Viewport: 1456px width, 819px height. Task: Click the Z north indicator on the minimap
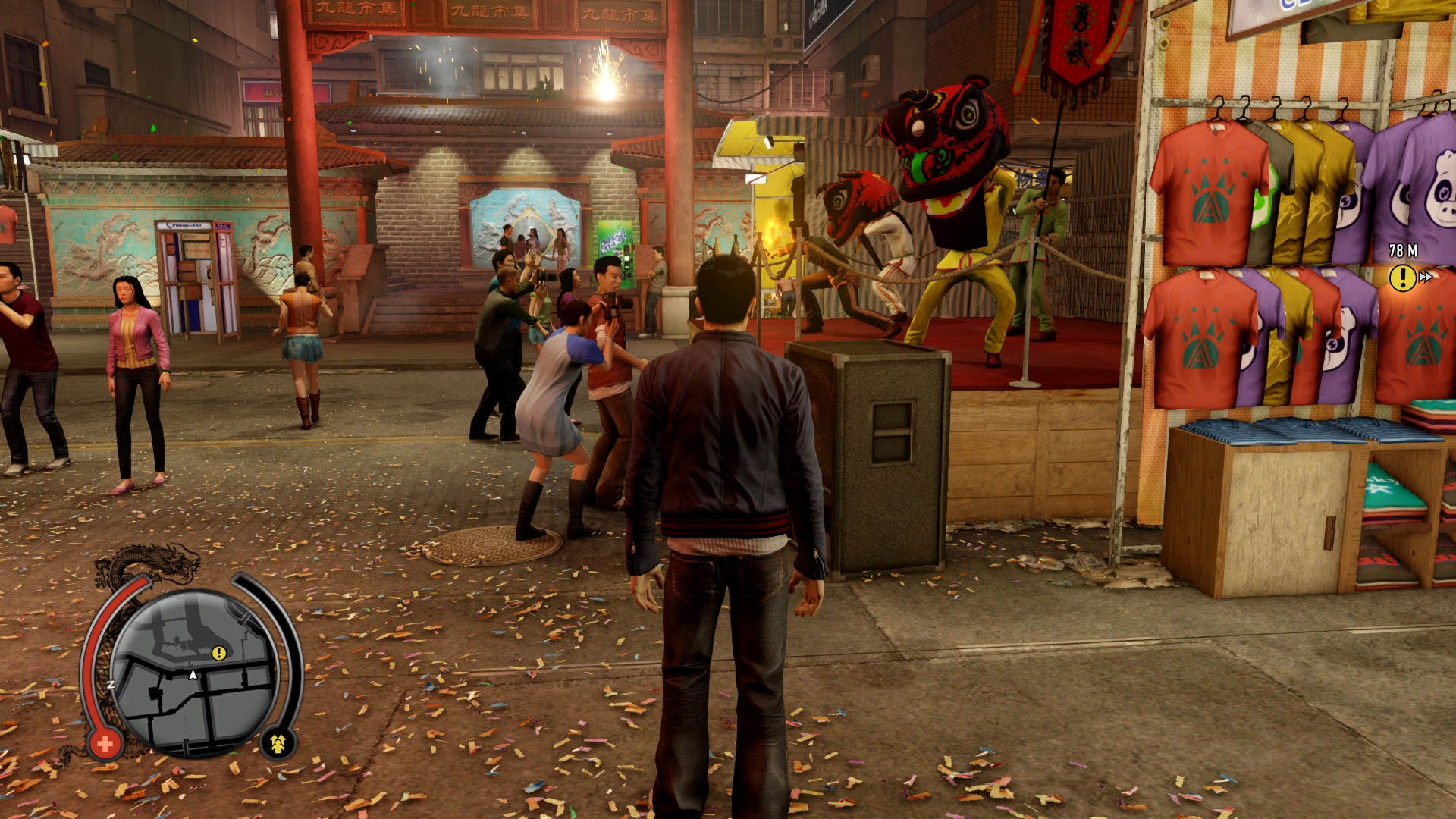(112, 683)
